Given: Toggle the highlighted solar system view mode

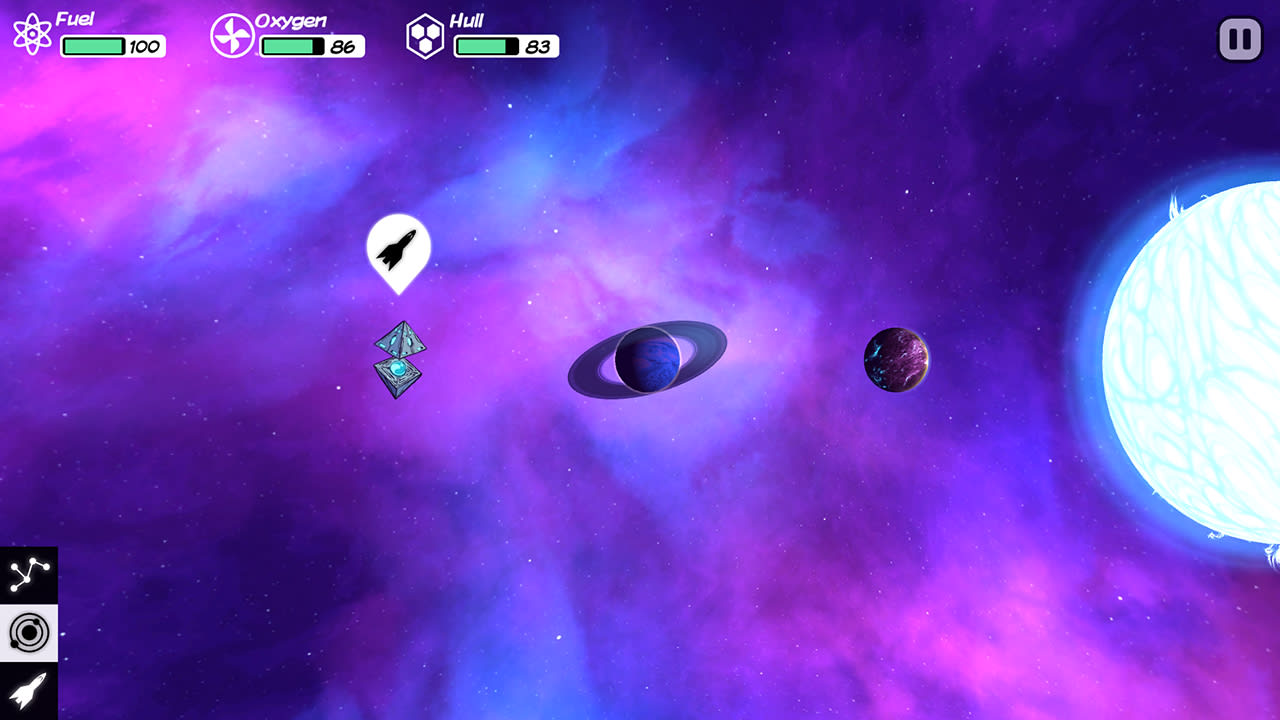Looking at the screenshot, I should [x=30, y=630].
